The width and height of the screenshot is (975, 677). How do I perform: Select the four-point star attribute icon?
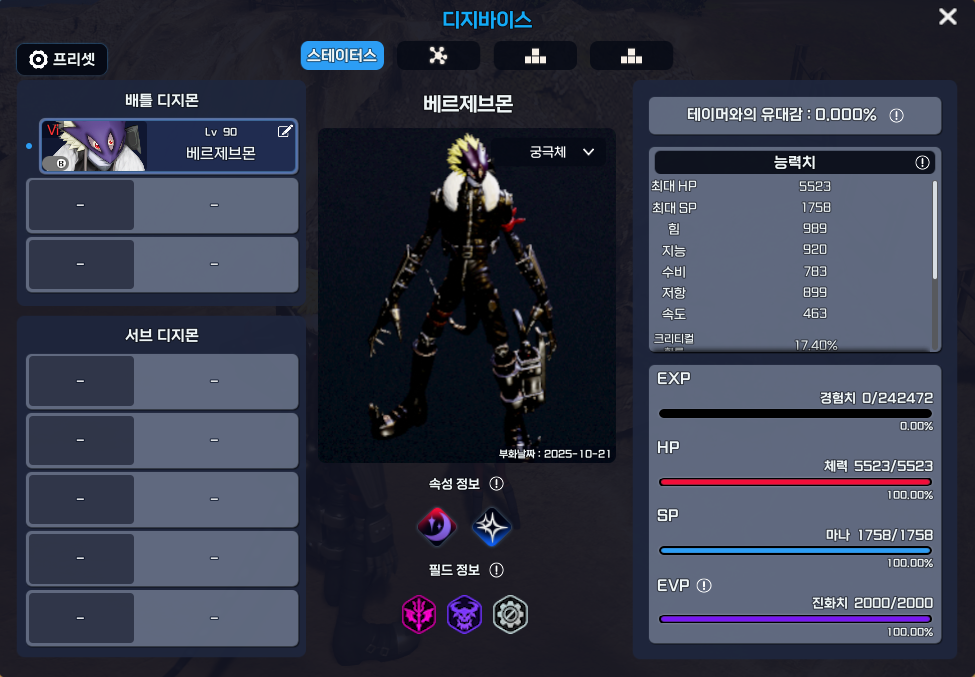tap(491, 527)
